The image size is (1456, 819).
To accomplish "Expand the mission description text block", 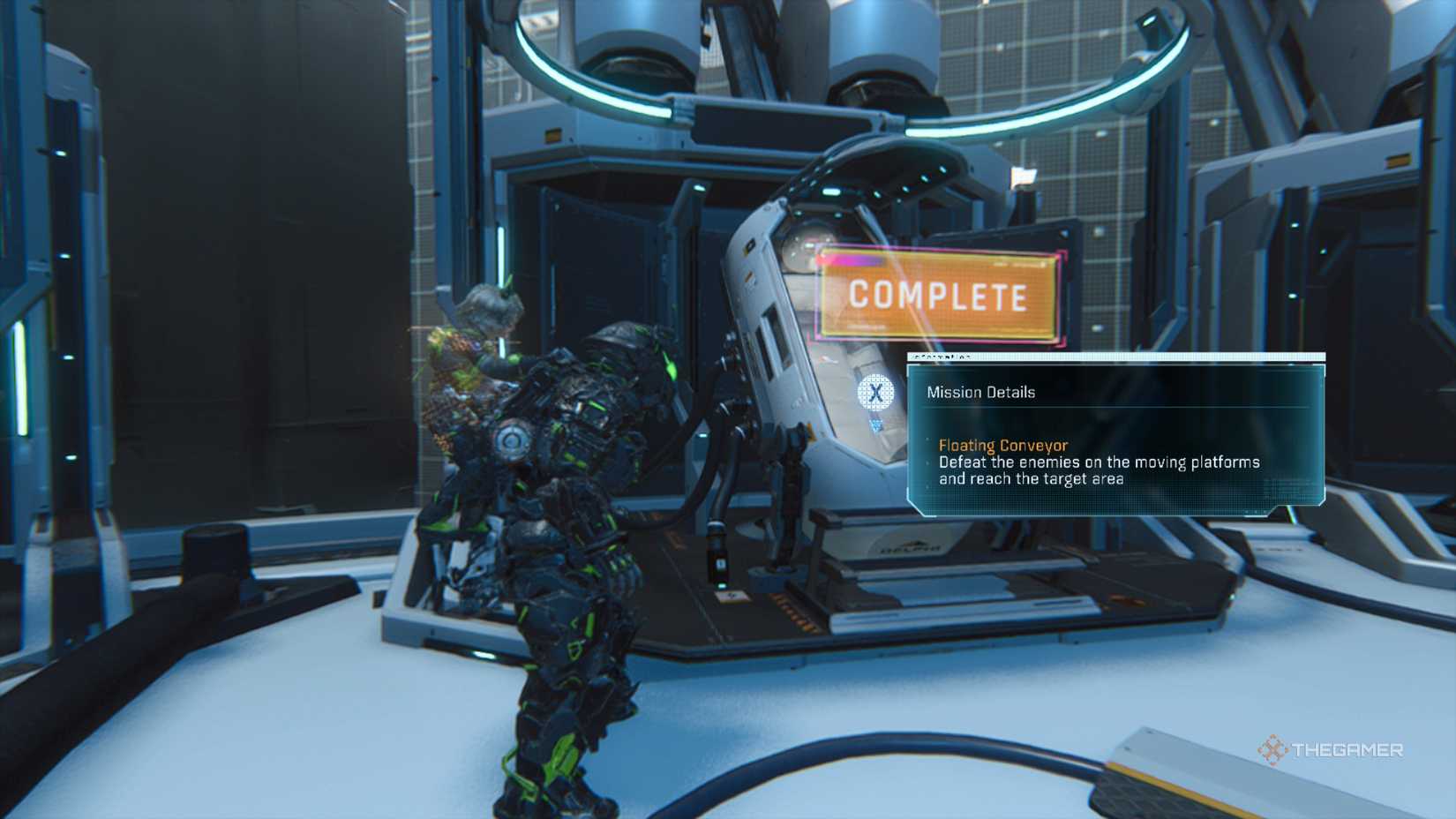I will 1094,470.
